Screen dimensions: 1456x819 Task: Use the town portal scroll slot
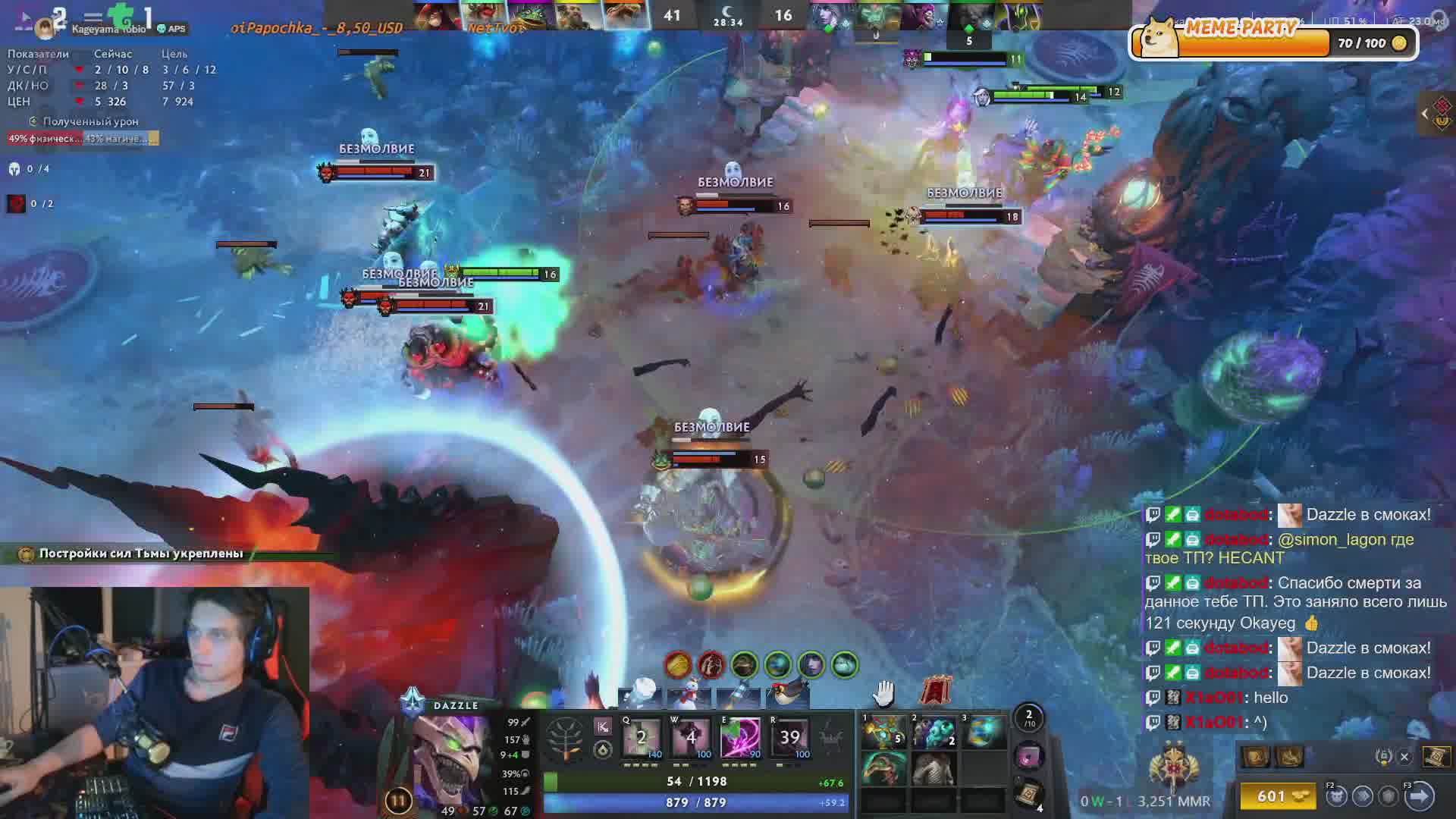(x=1029, y=794)
